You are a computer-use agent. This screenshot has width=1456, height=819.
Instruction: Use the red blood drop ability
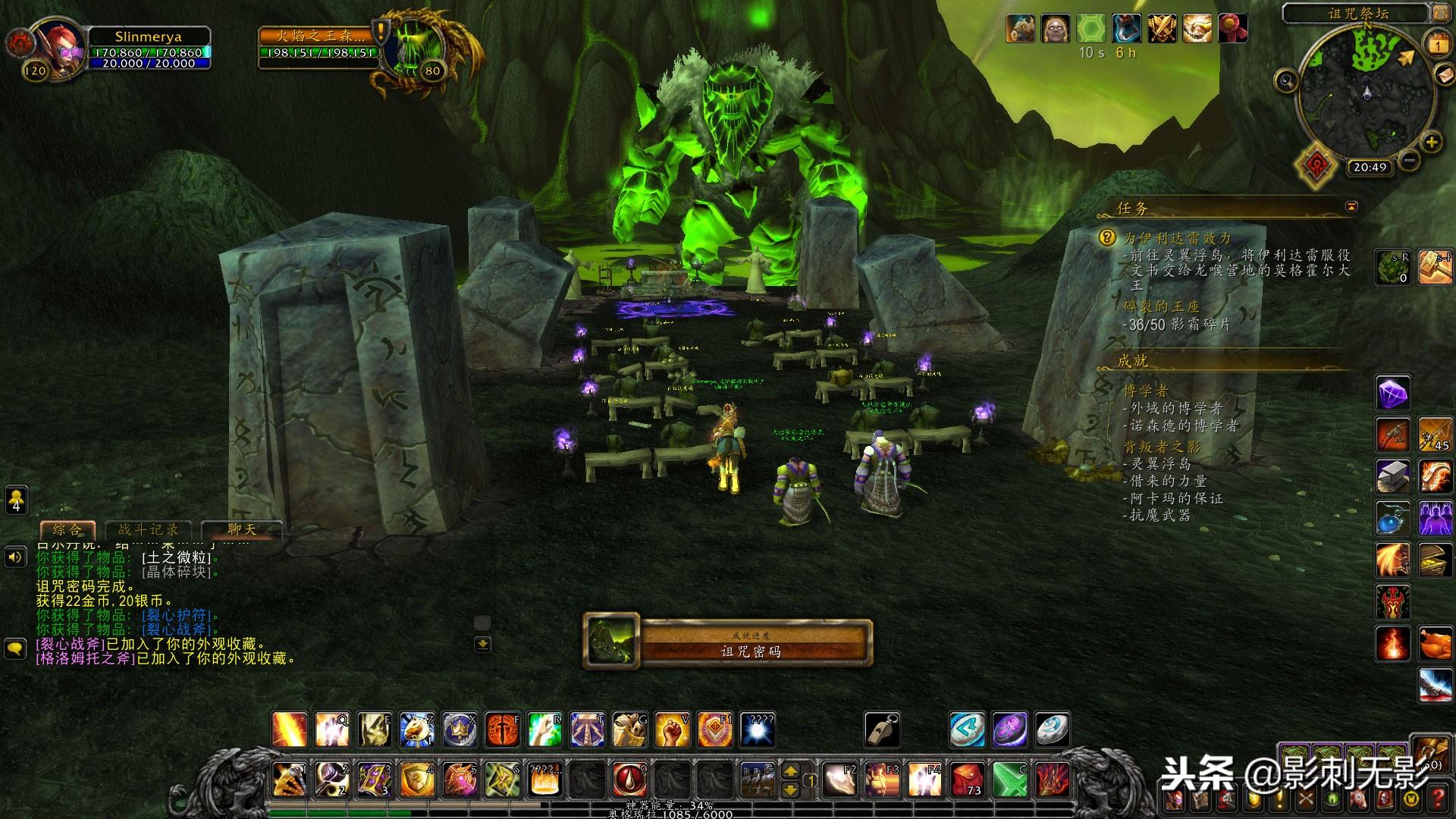point(629,779)
